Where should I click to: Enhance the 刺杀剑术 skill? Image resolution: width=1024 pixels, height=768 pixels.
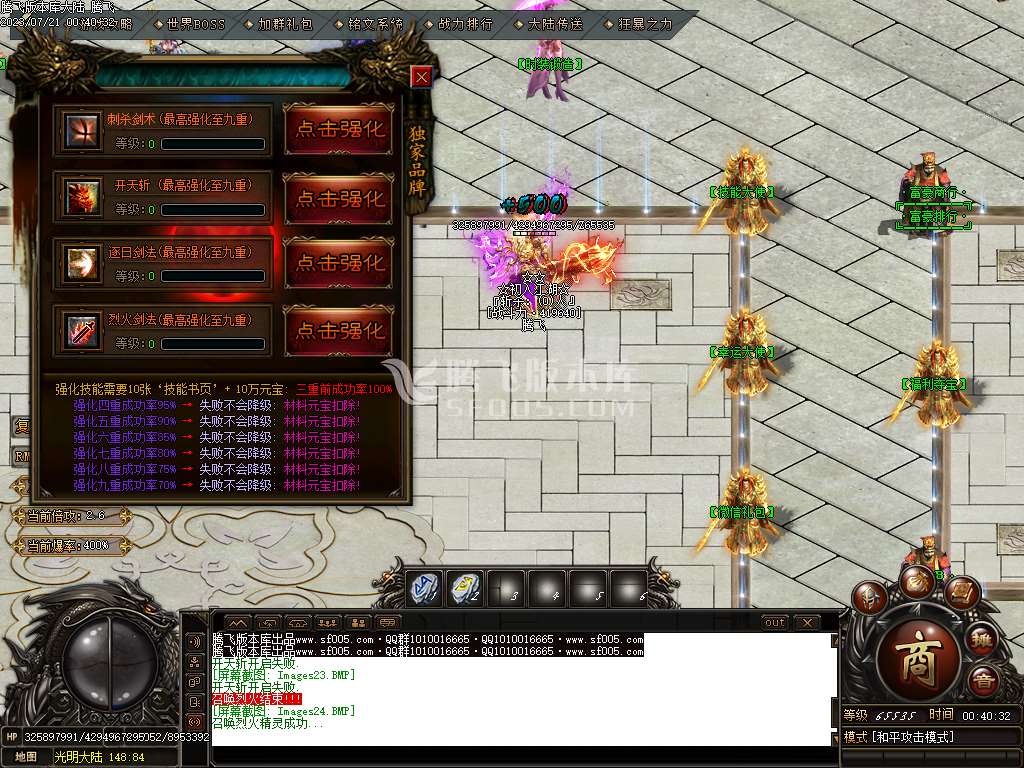pos(340,129)
